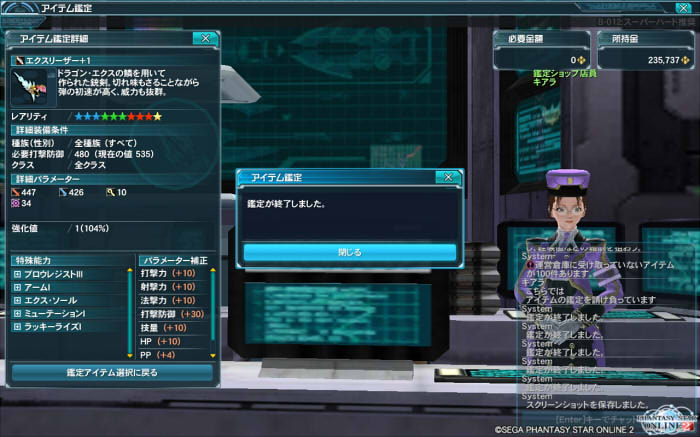Image resolution: width=700 pixels, height=437 pixels.
Task: Click the 閉じる button in the appraisal dialog
Action: (x=350, y=252)
